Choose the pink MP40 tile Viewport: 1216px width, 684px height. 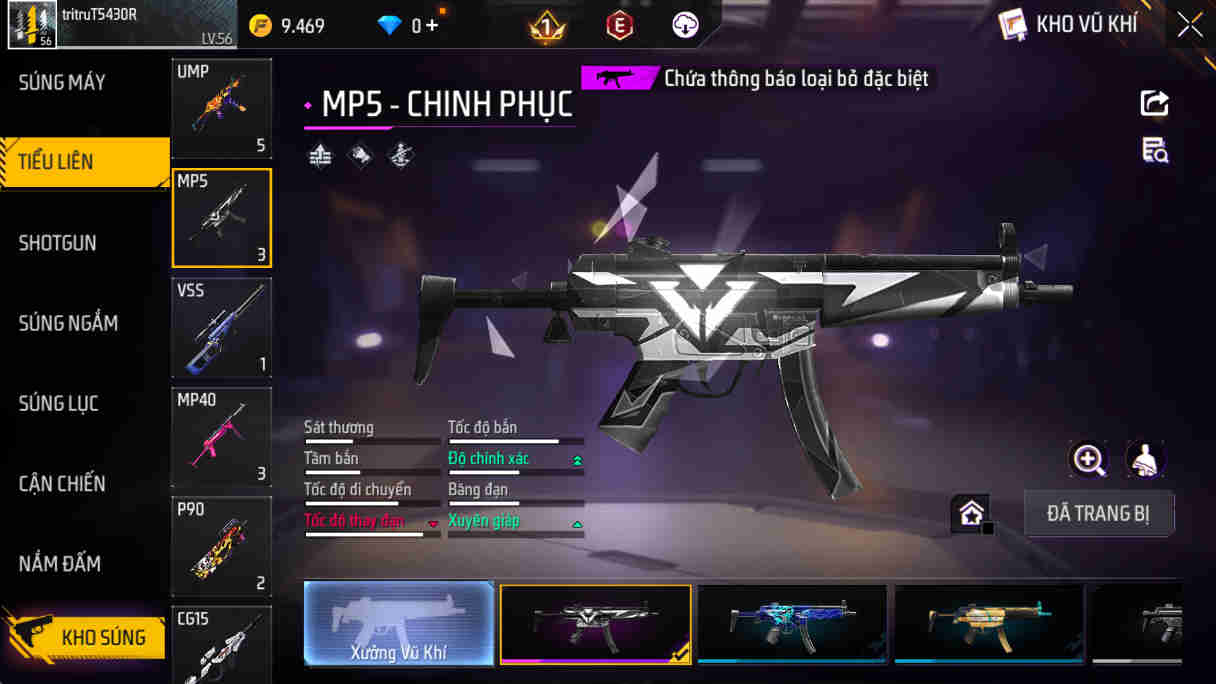click(x=221, y=438)
